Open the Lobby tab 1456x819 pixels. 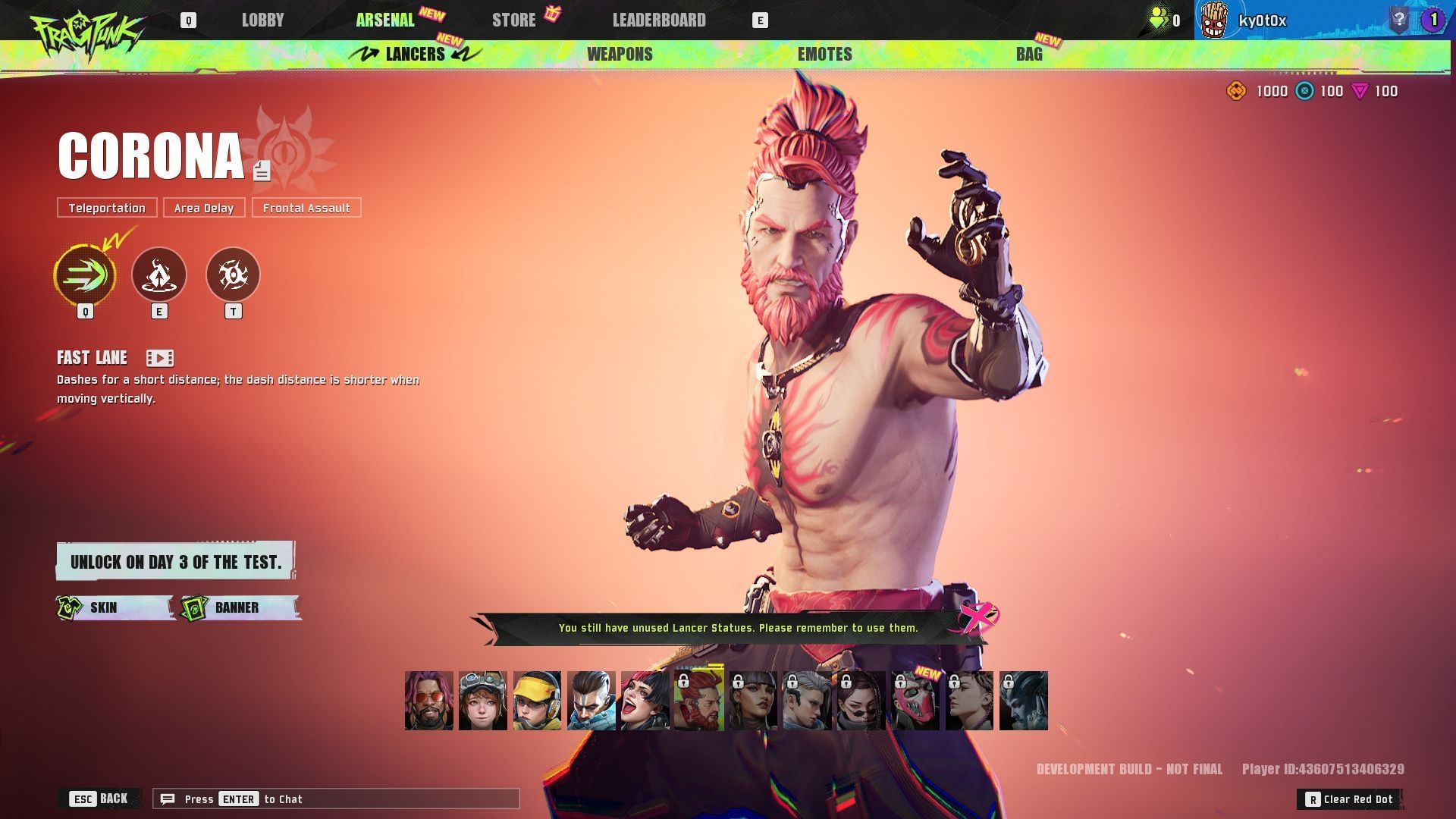(262, 20)
